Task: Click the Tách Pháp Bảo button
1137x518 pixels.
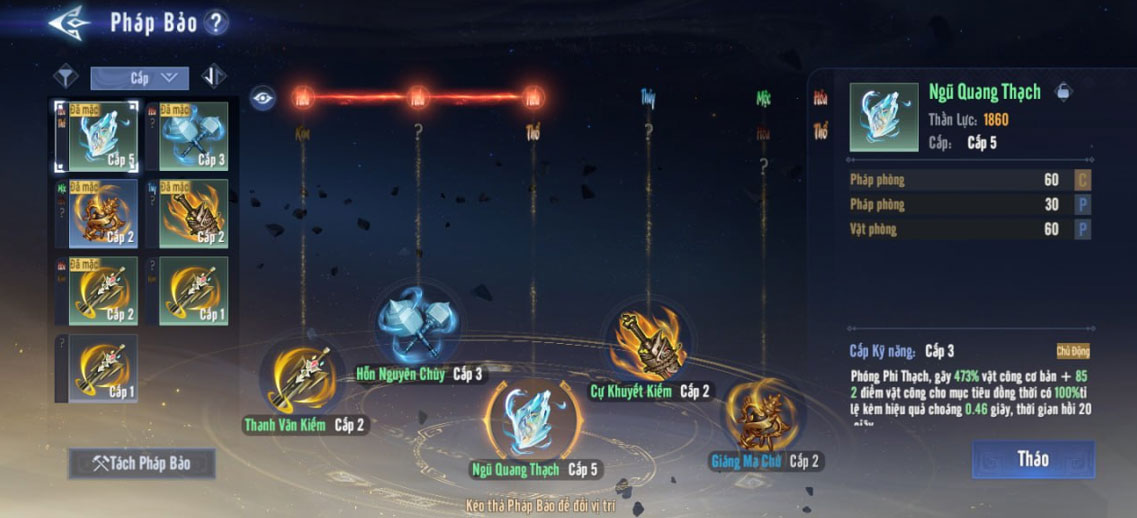Action: tap(142, 463)
